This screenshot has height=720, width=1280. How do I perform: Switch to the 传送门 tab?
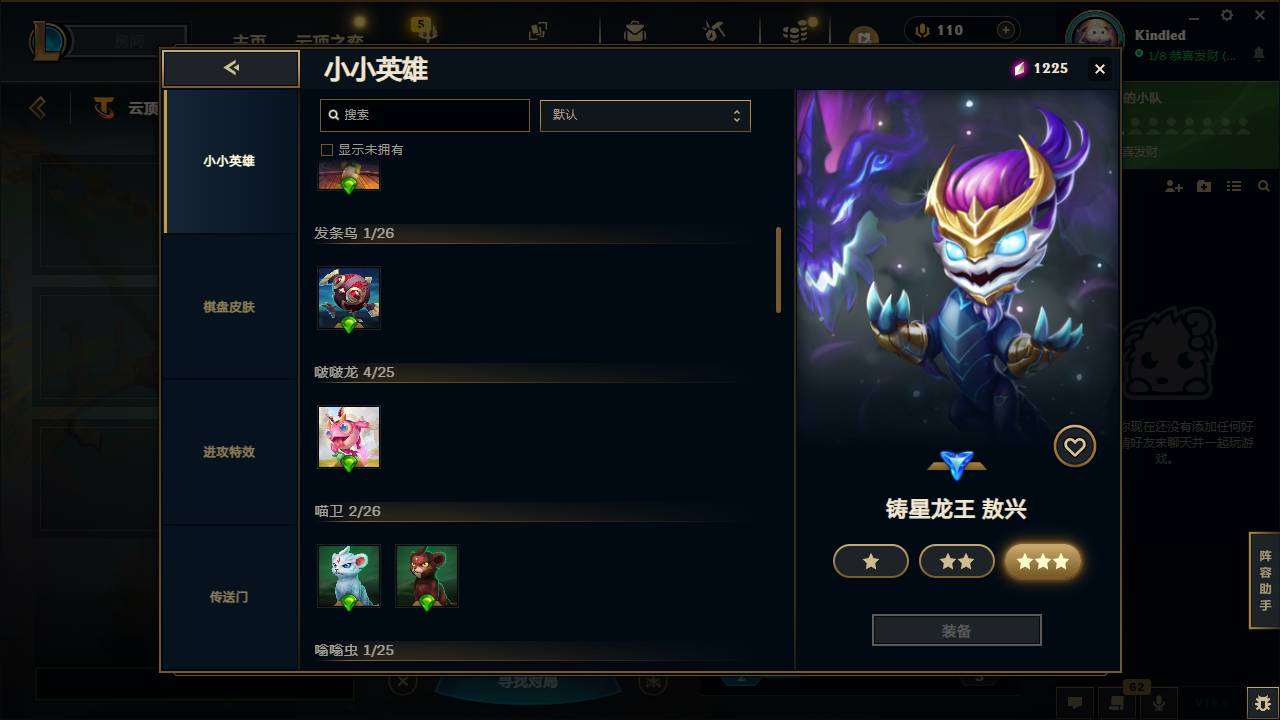tap(230, 597)
